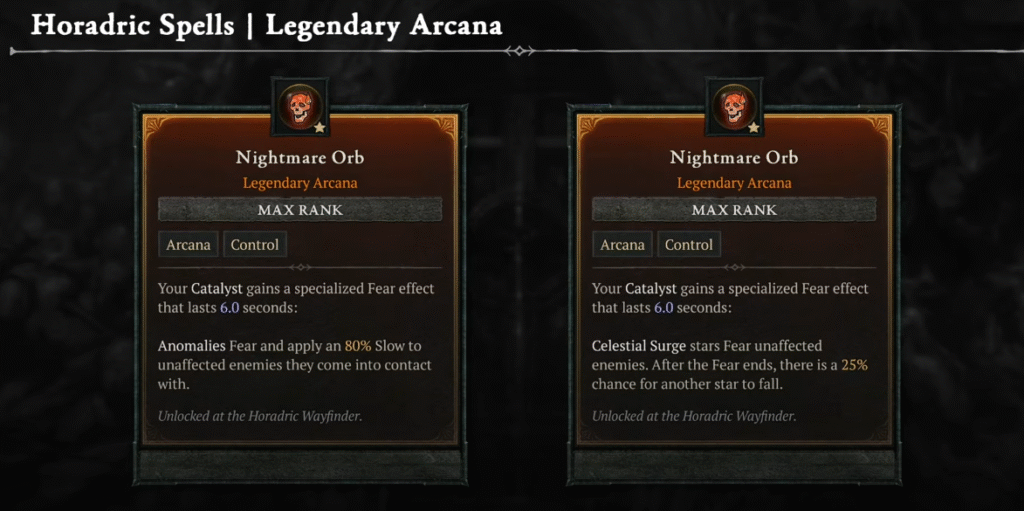Click the MAX RANK bar on the Celestial Surge card
Image resolution: width=1024 pixels, height=511 pixels.
pos(734,210)
